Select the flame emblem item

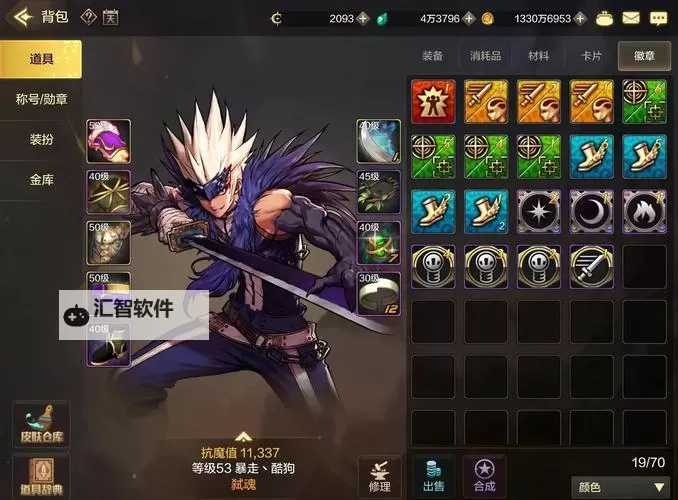(644, 211)
